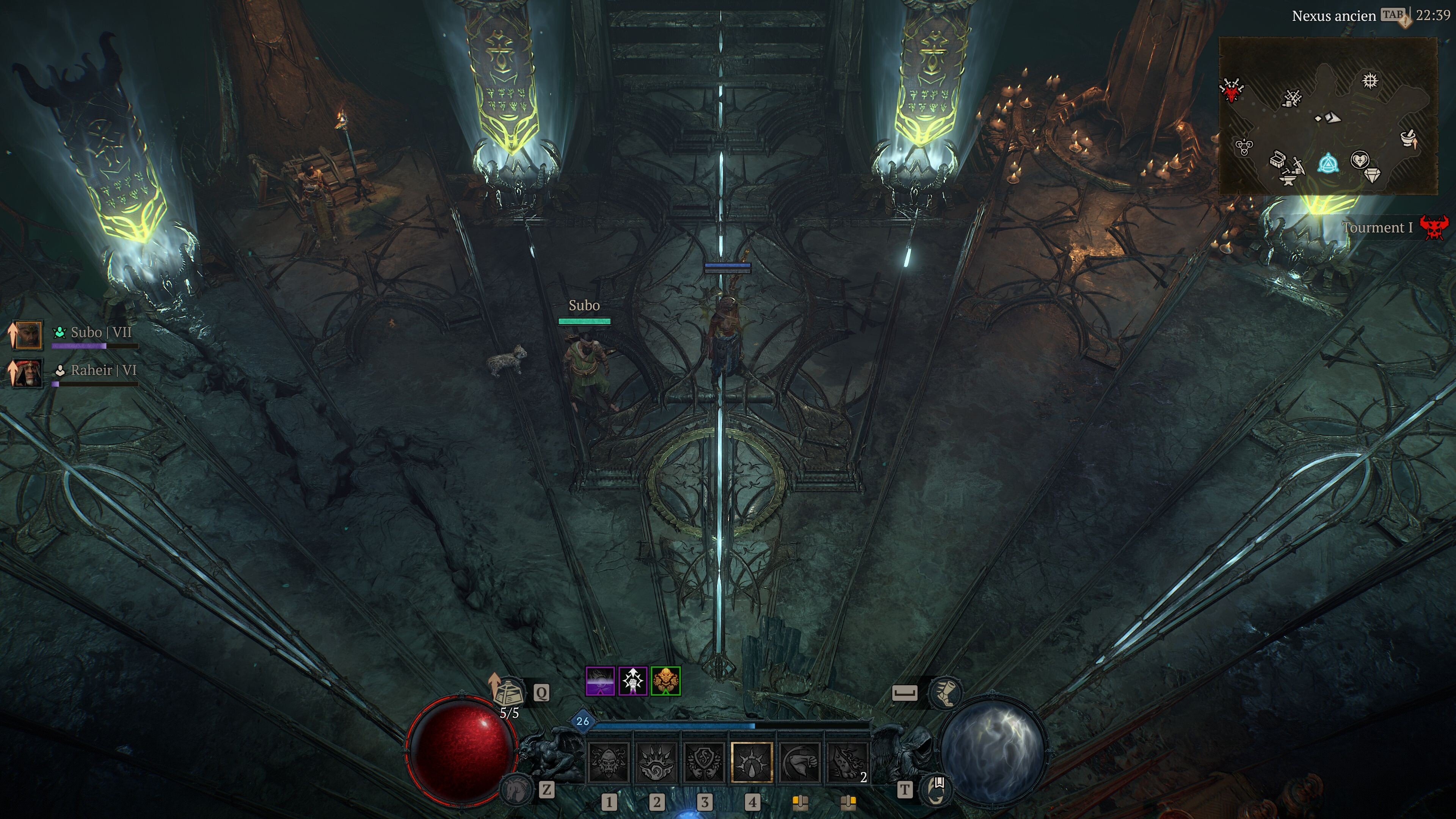Click the jeweler diamond marker on minimap
Viewport: 1456px width, 819px height.
tap(1372, 176)
